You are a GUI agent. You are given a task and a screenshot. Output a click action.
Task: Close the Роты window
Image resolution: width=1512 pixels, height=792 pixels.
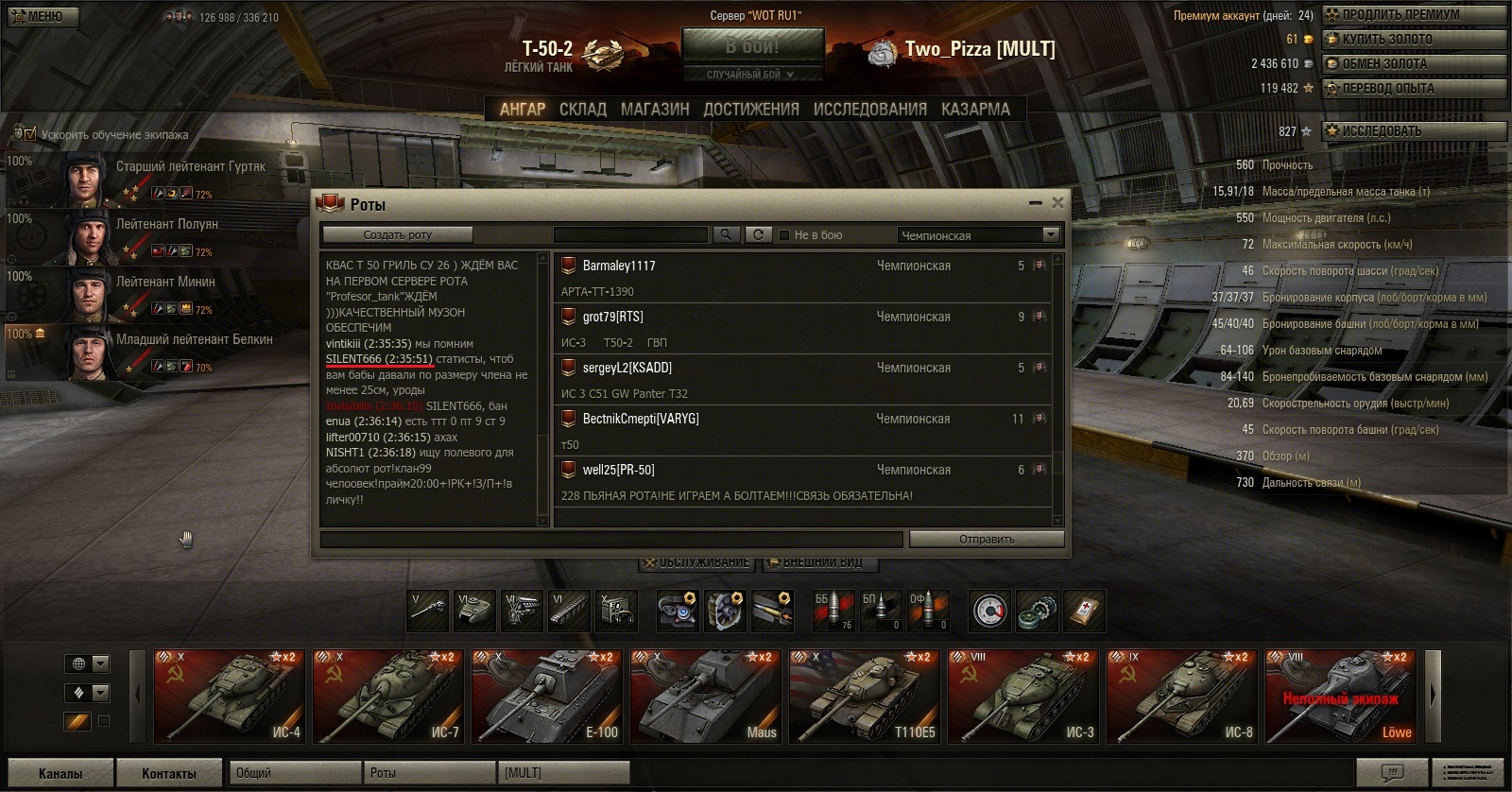(x=1057, y=202)
